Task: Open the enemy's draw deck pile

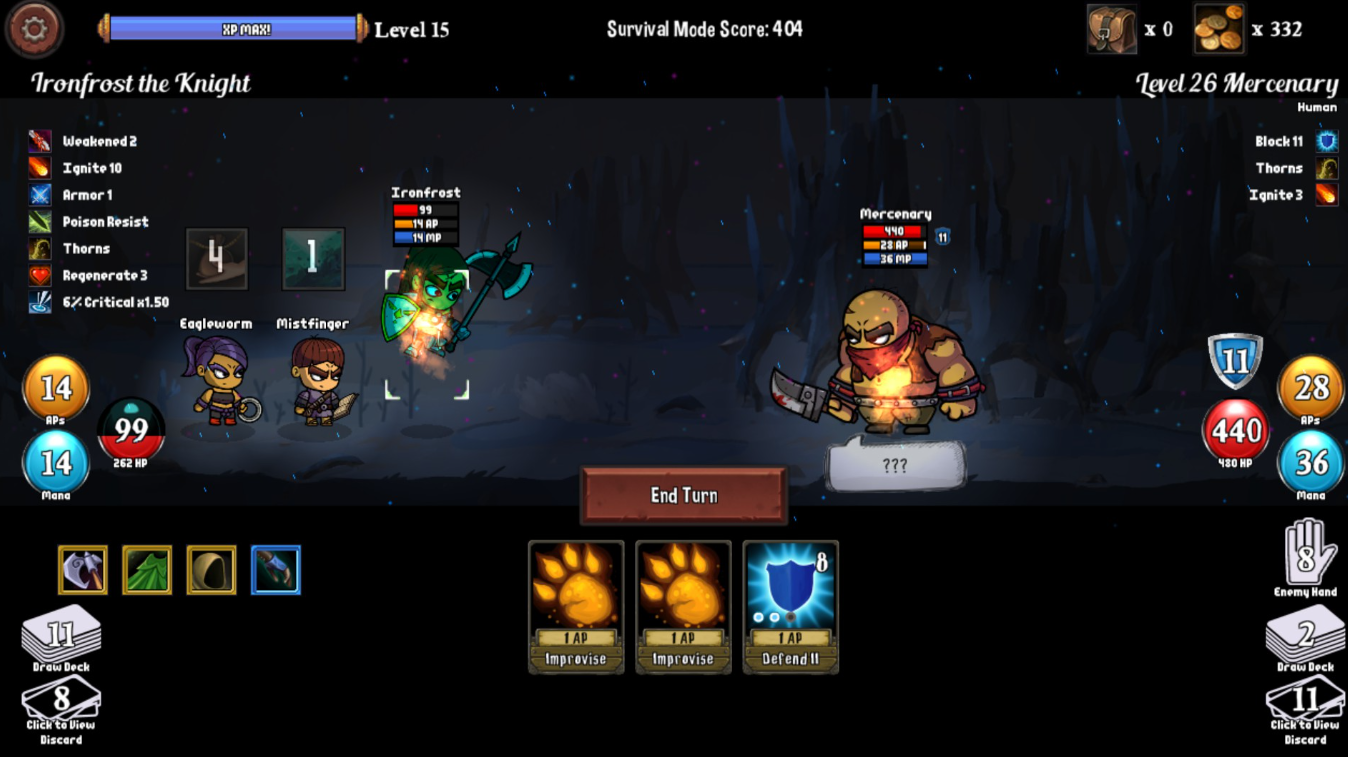Action: (x=1304, y=638)
